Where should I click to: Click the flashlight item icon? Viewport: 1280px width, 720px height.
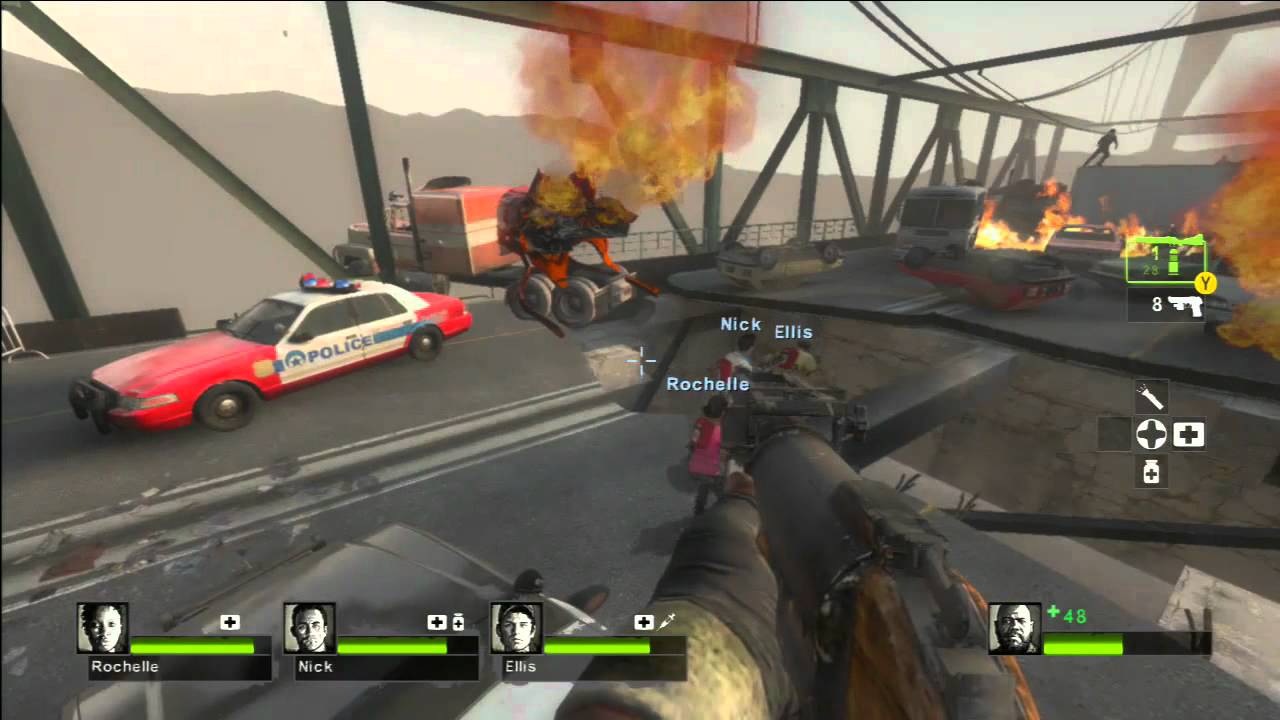[x=1151, y=398]
